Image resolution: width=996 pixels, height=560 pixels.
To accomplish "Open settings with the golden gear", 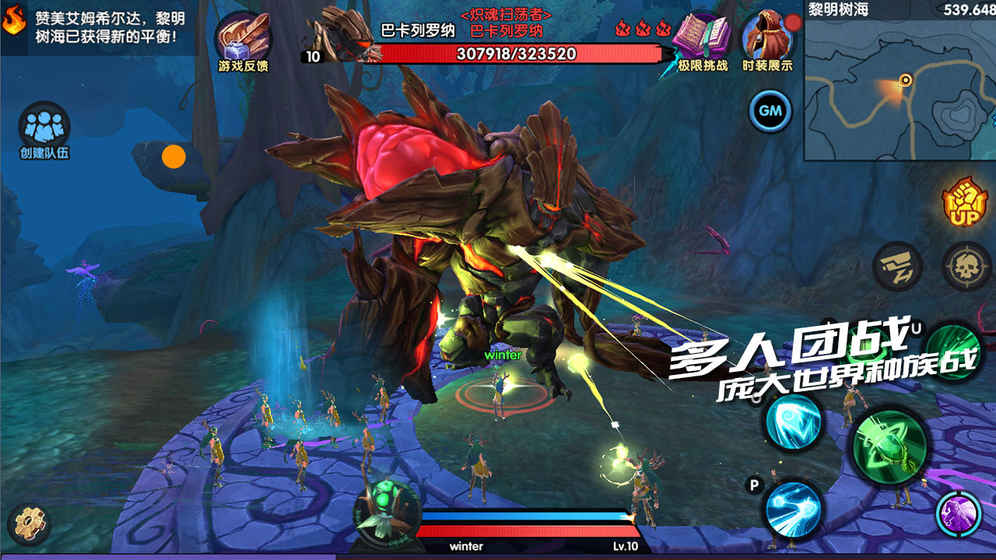I will [27, 525].
